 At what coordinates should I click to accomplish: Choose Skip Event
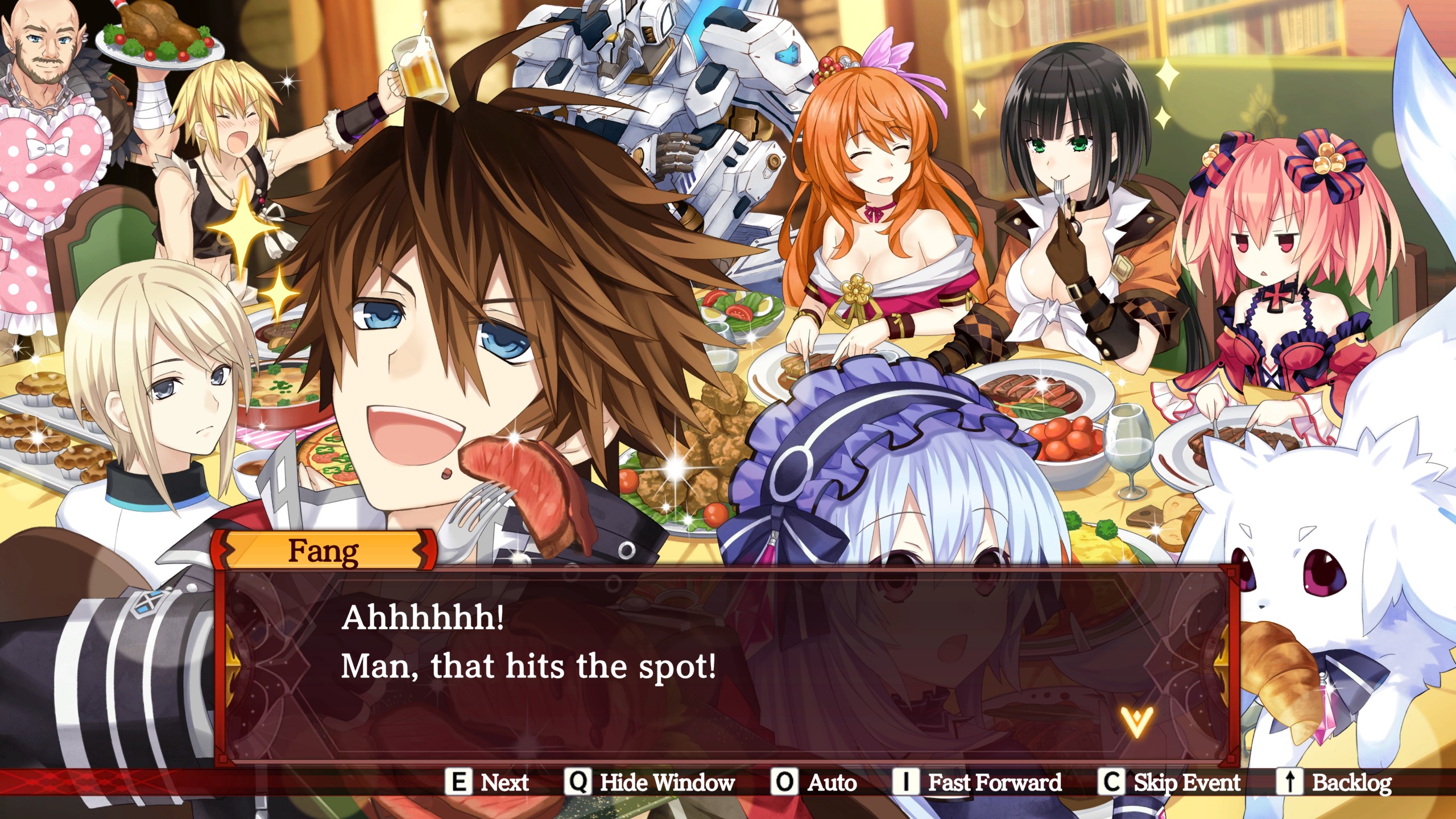click(1169, 783)
